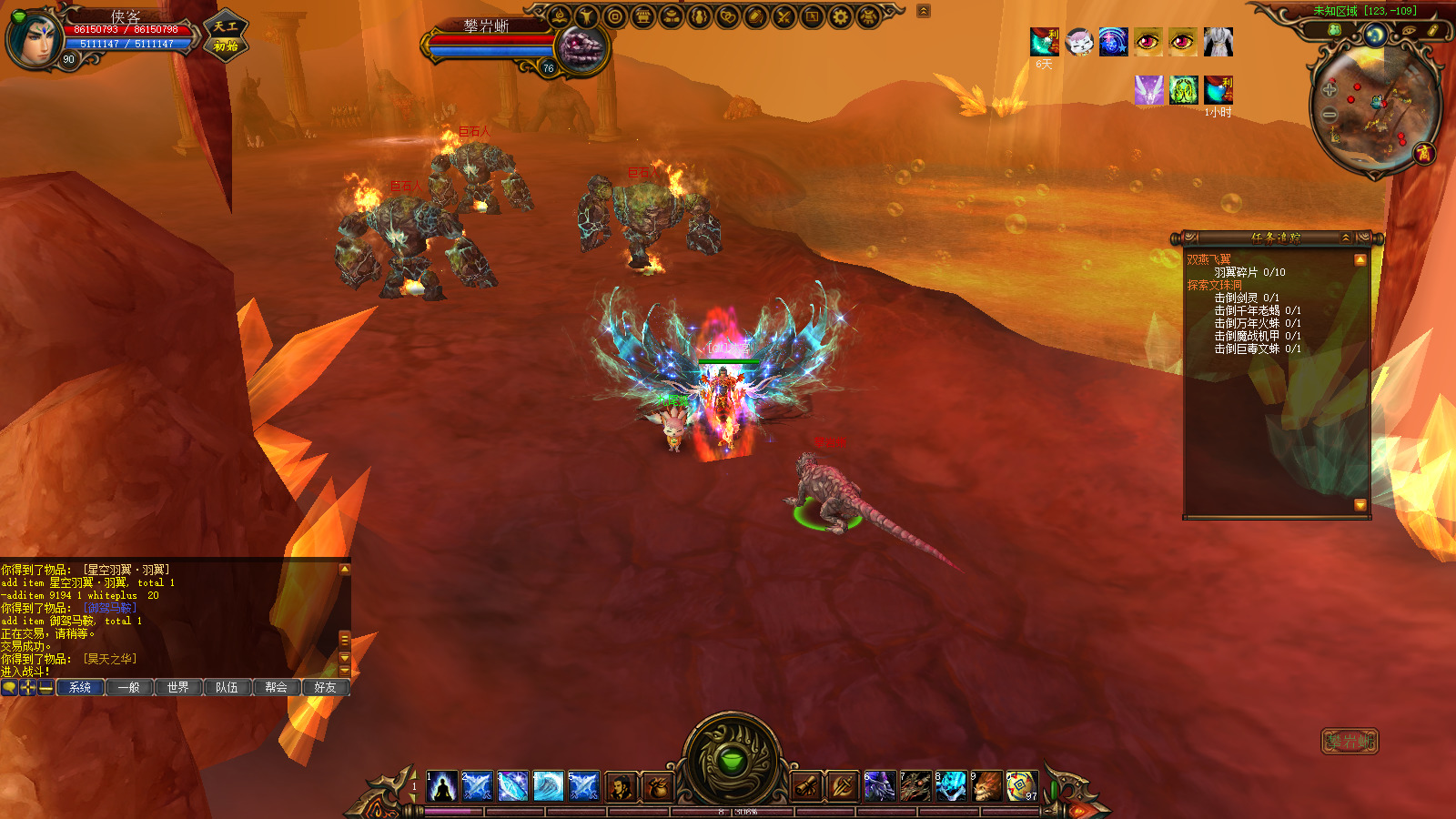This screenshot has height=819, width=1456.
Task: Zoom out the minimap with the minus button
Action: (x=1330, y=115)
